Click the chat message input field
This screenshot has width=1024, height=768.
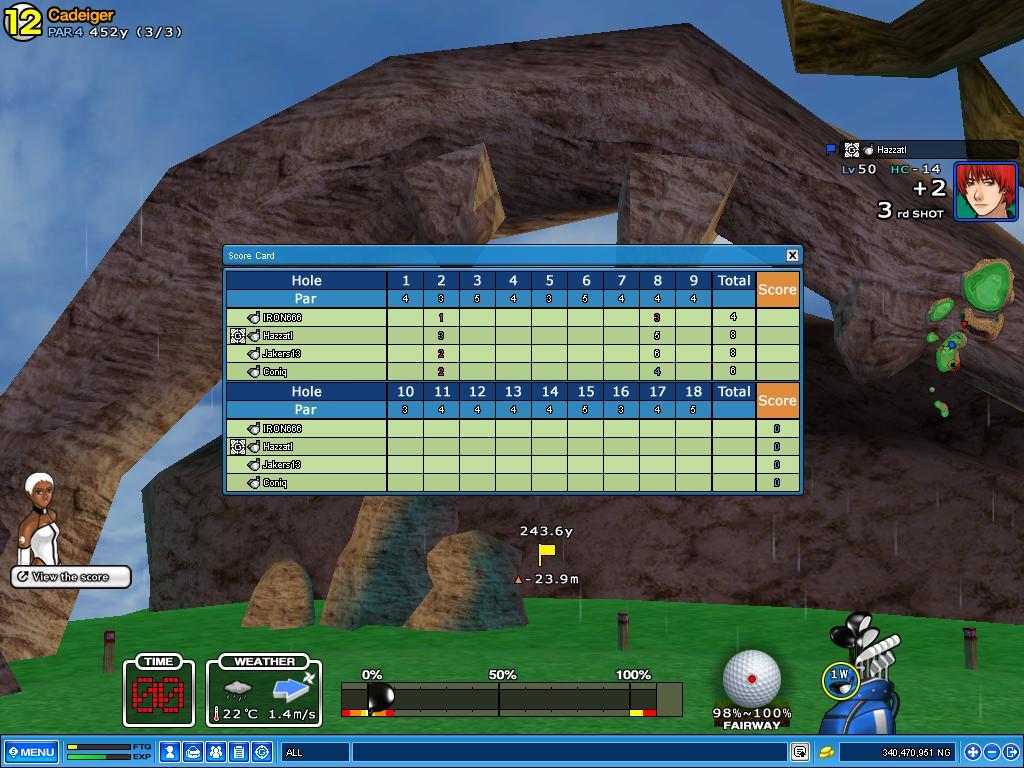[x=570, y=752]
